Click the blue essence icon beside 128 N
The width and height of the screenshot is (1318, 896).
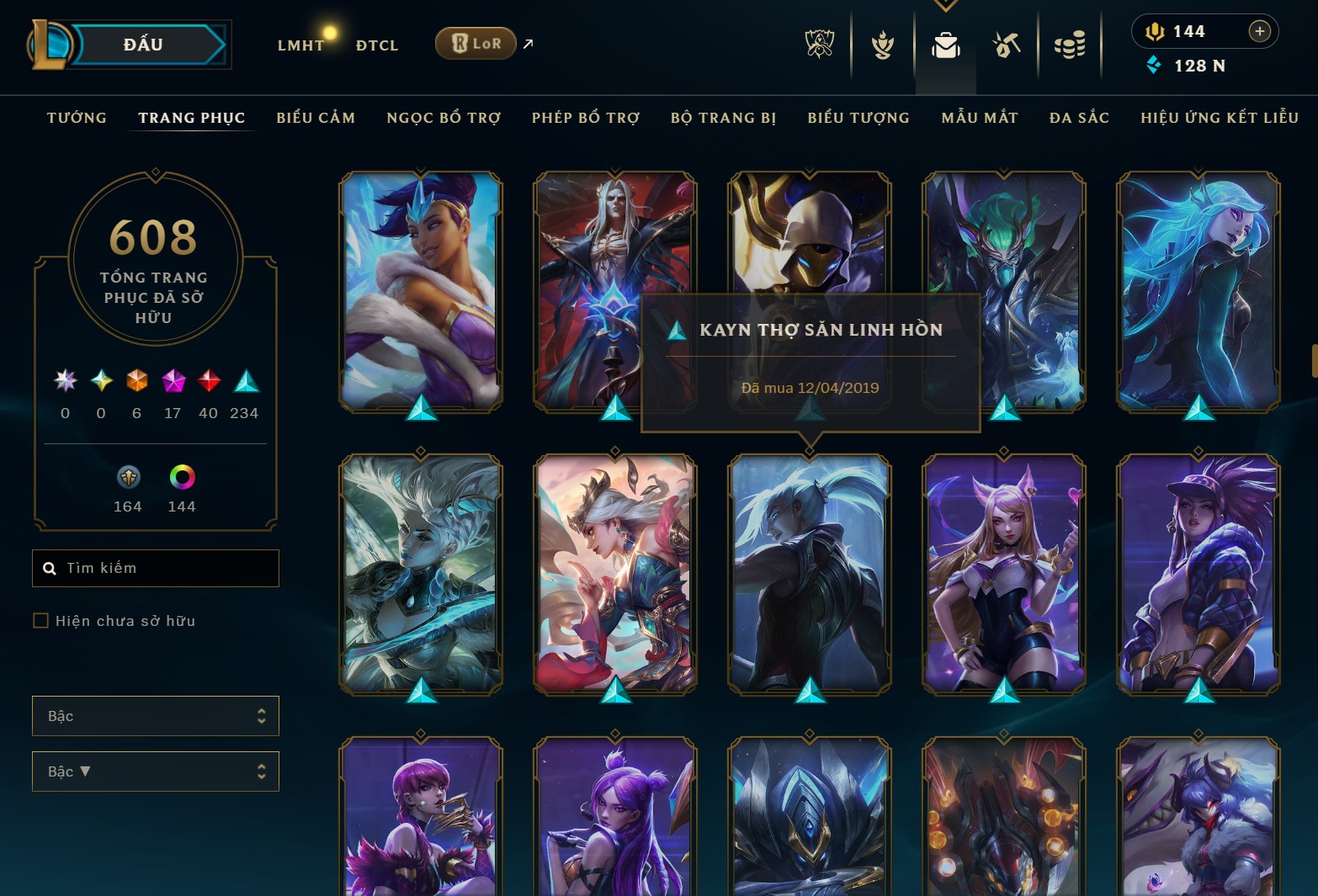pyautogui.click(x=1155, y=65)
